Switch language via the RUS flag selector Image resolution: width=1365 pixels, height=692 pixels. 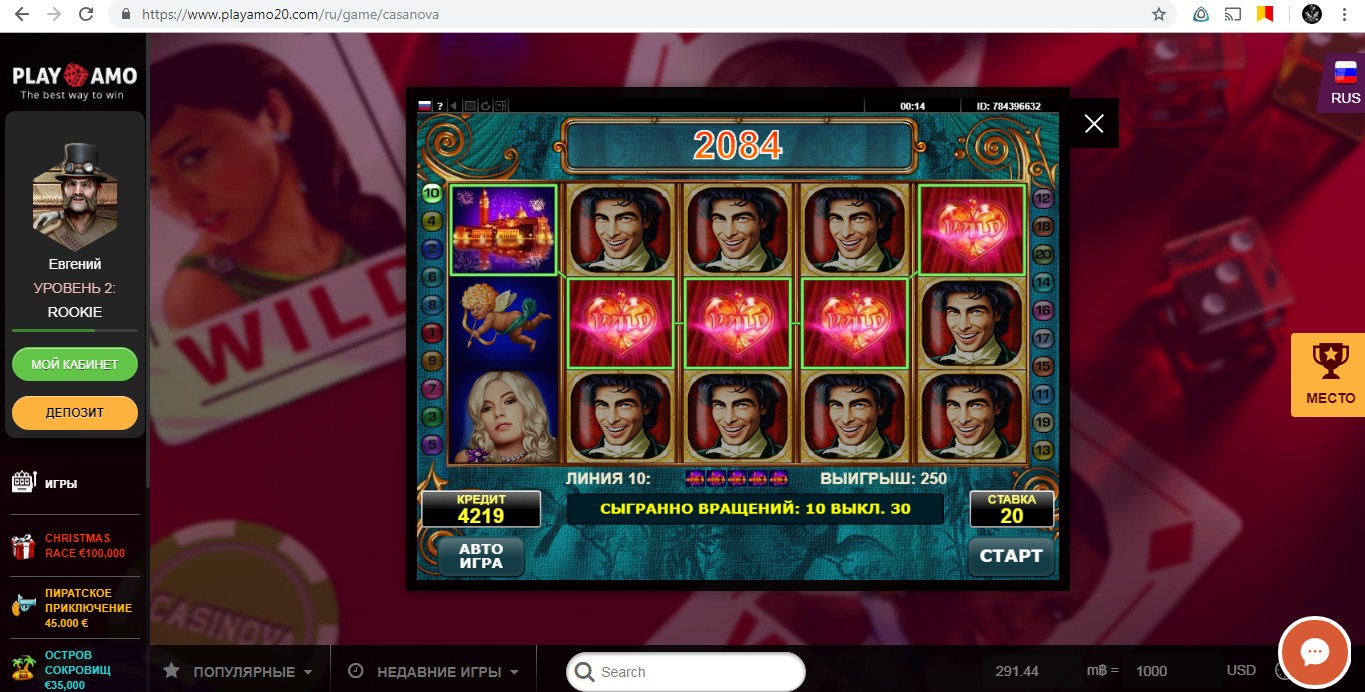coord(1345,82)
